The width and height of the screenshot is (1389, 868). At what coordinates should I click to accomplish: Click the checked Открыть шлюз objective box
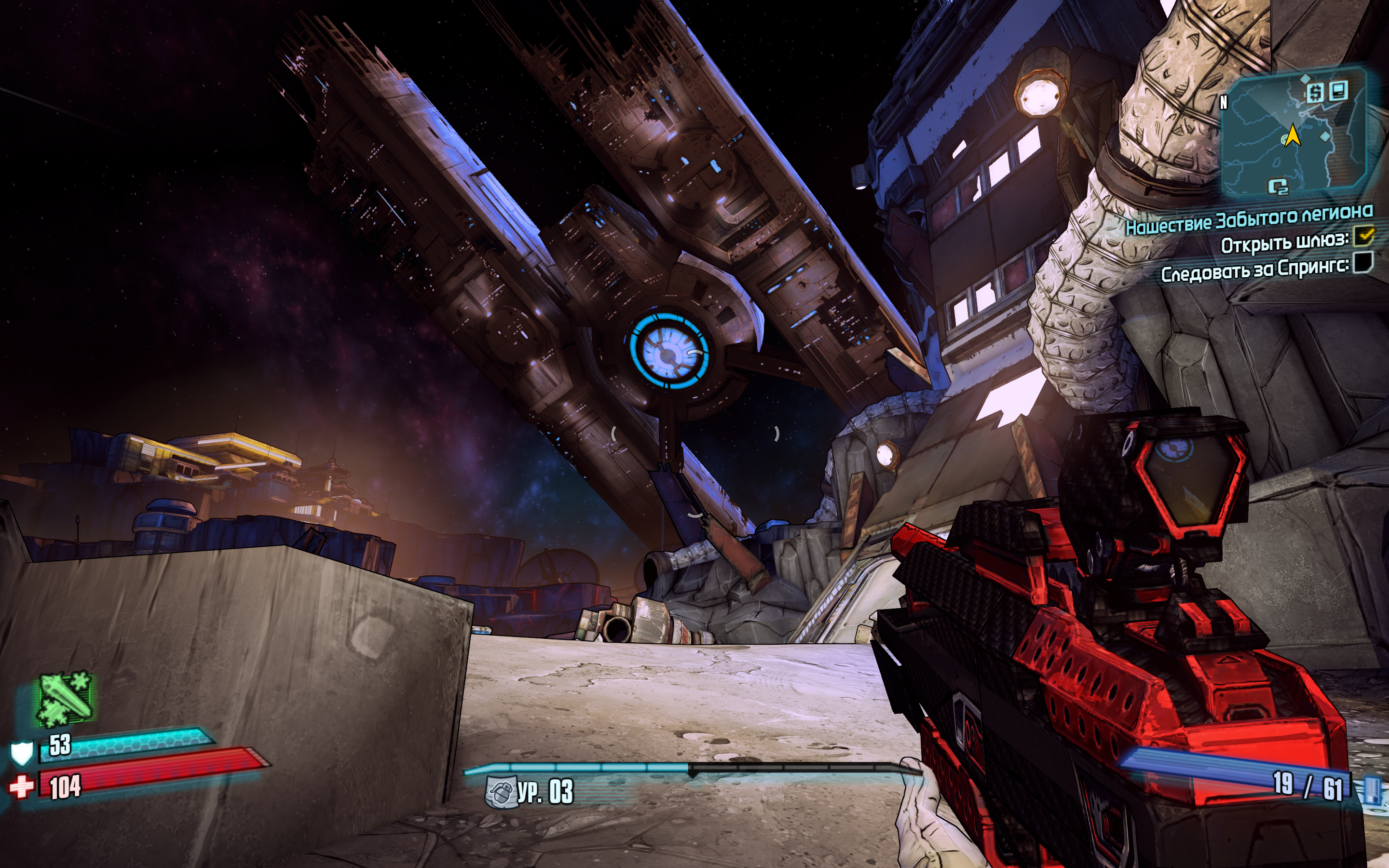click(1364, 236)
